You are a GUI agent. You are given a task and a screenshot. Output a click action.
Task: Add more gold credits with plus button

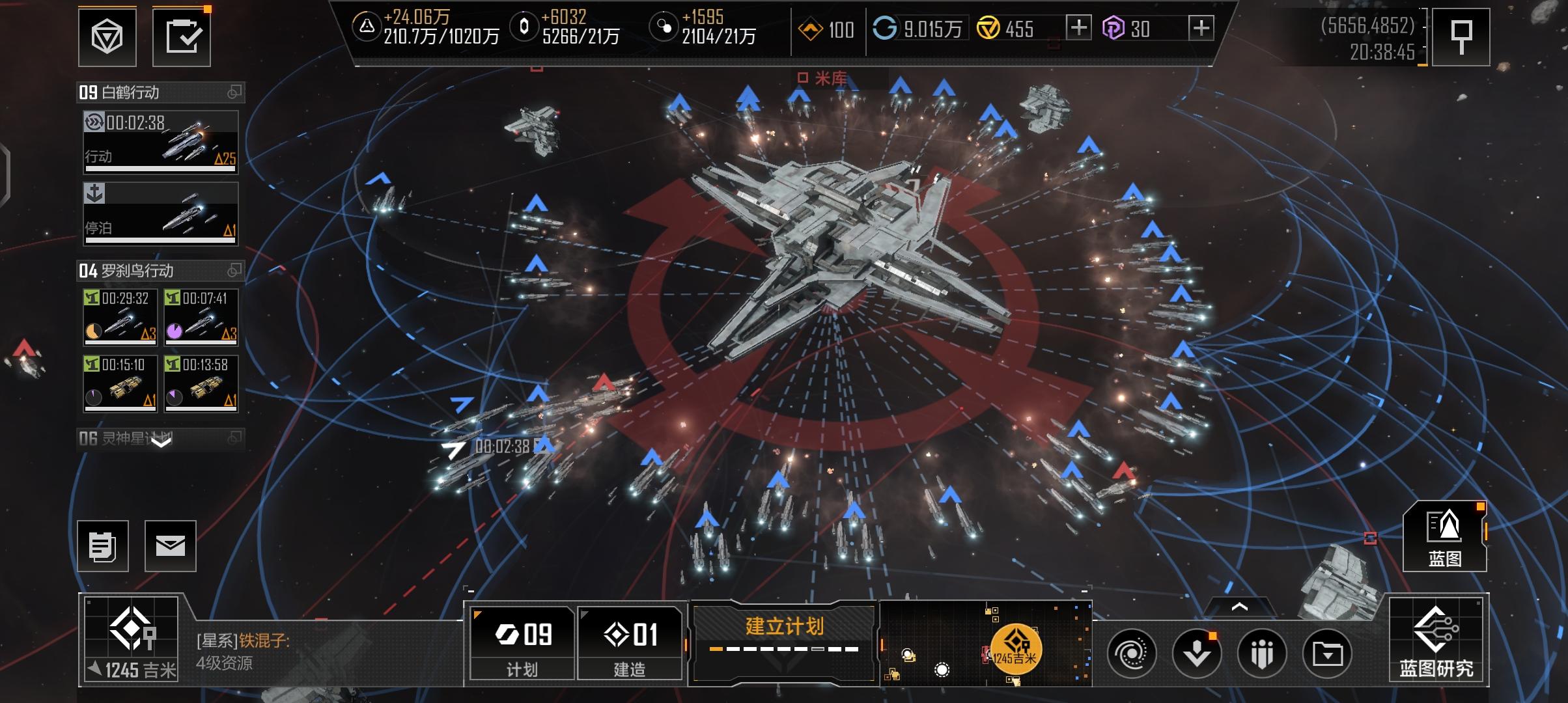1078,28
